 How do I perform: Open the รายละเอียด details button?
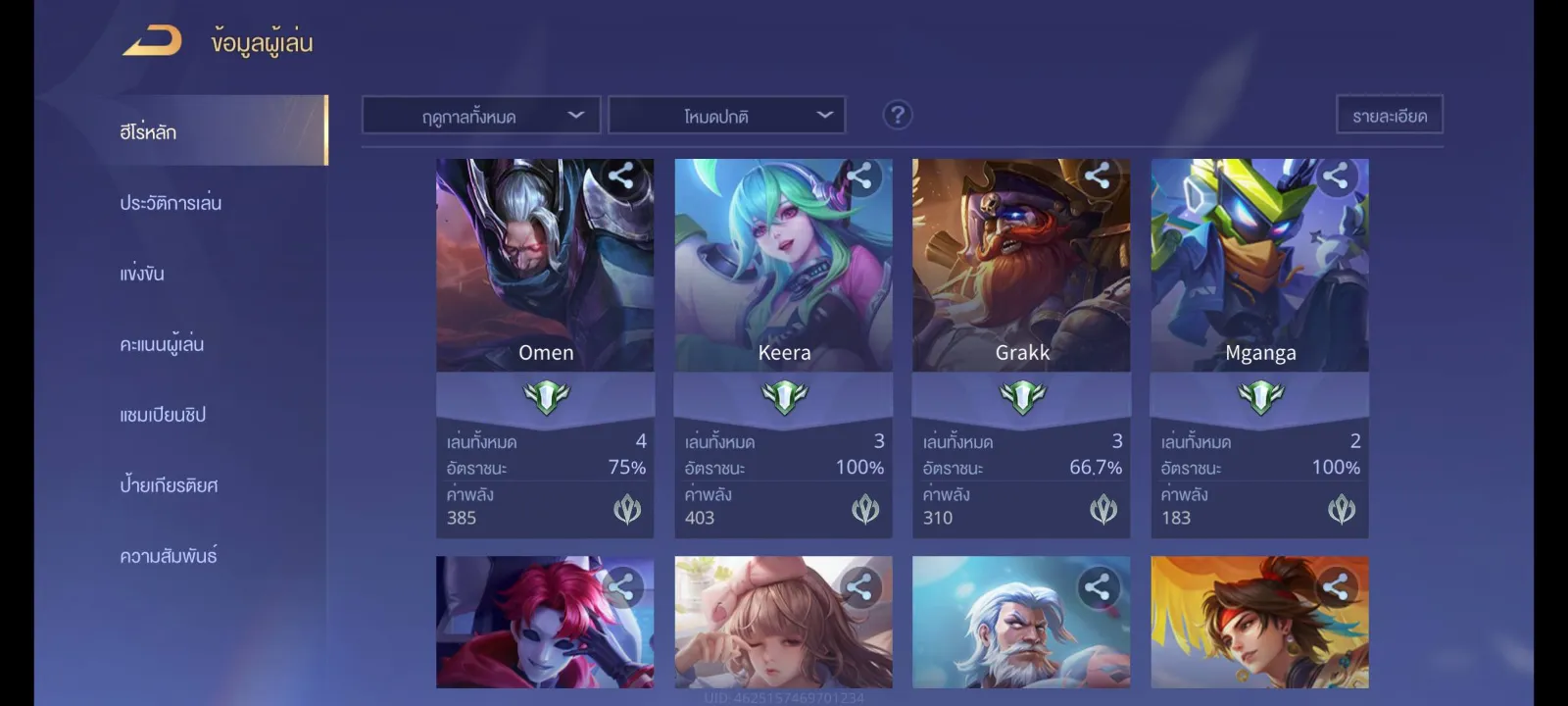(x=1389, y=116)
